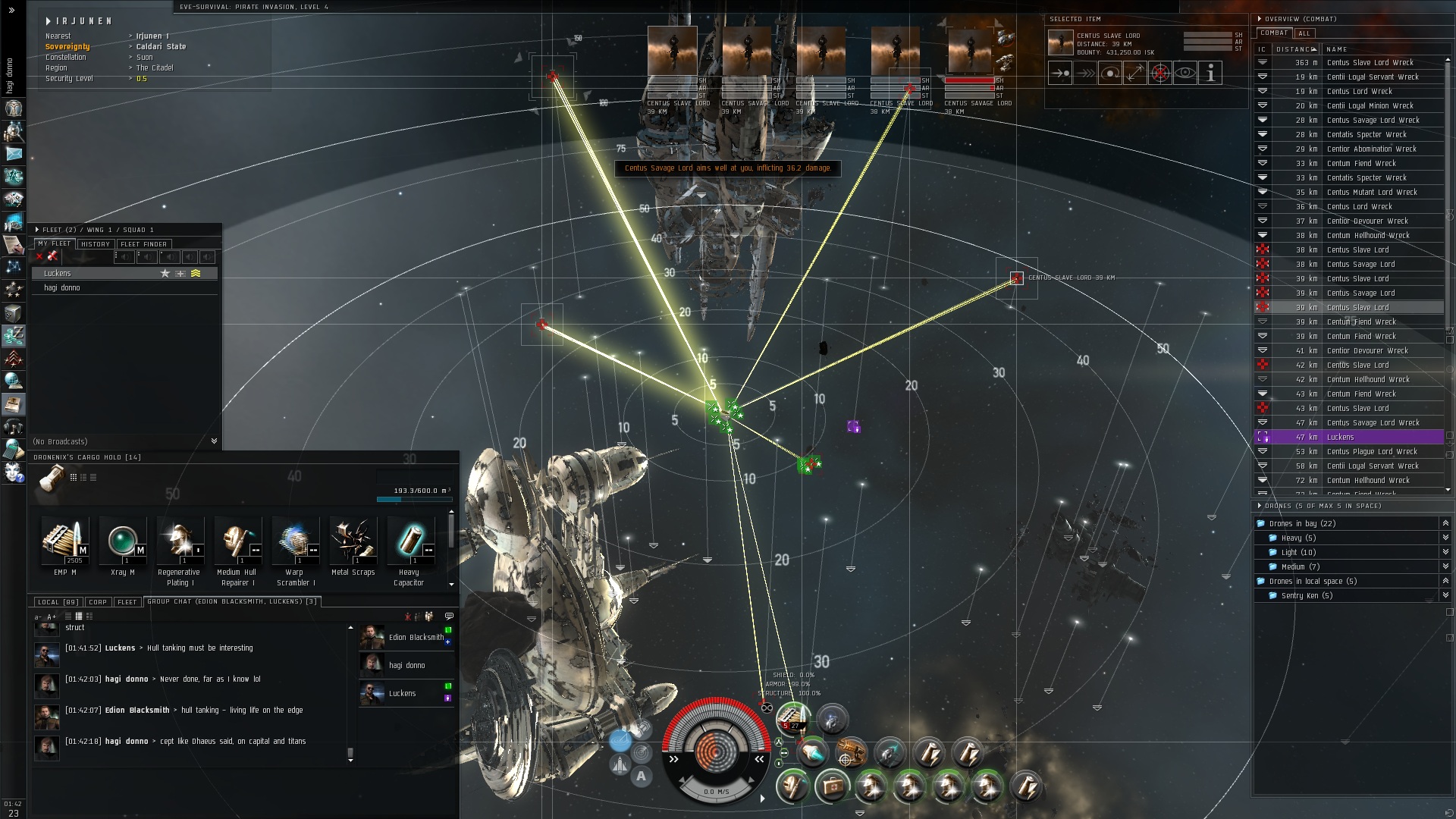Select Luckens in the fleet list
This screenshot has width=1456, height=819.
[x=58, y=274]
